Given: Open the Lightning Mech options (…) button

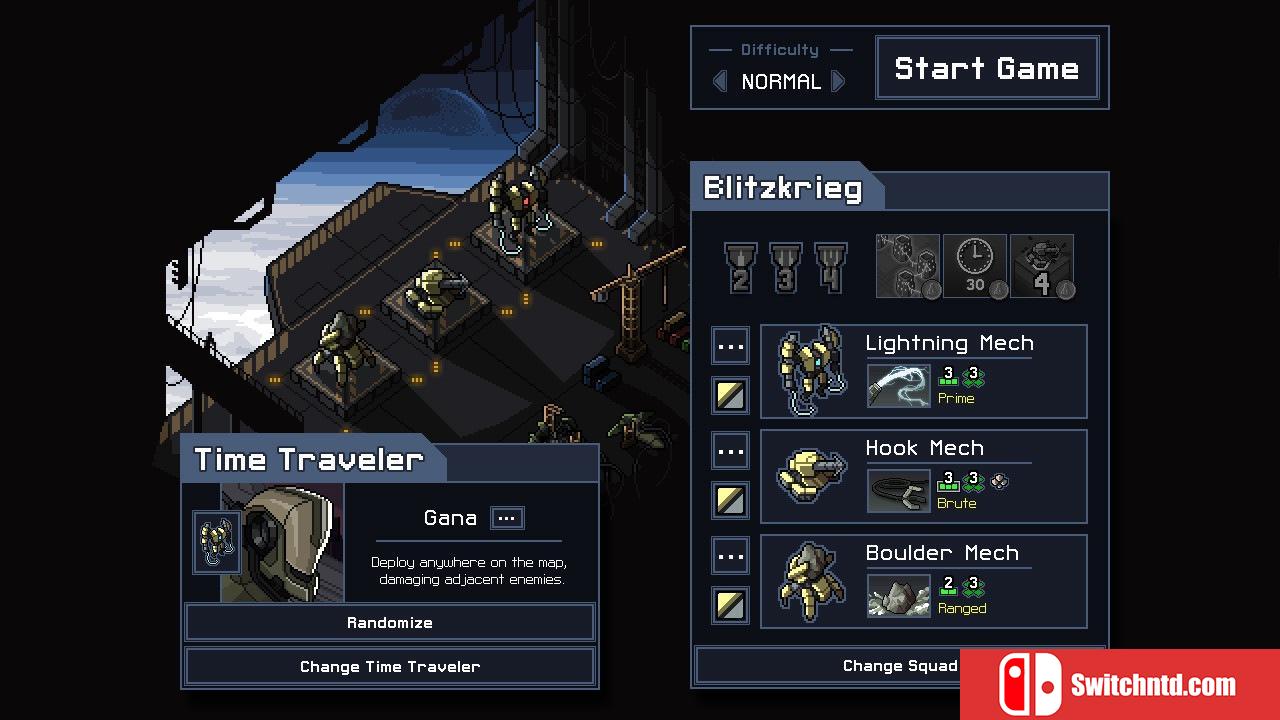Looking at the screenshot, I should 731,346.
